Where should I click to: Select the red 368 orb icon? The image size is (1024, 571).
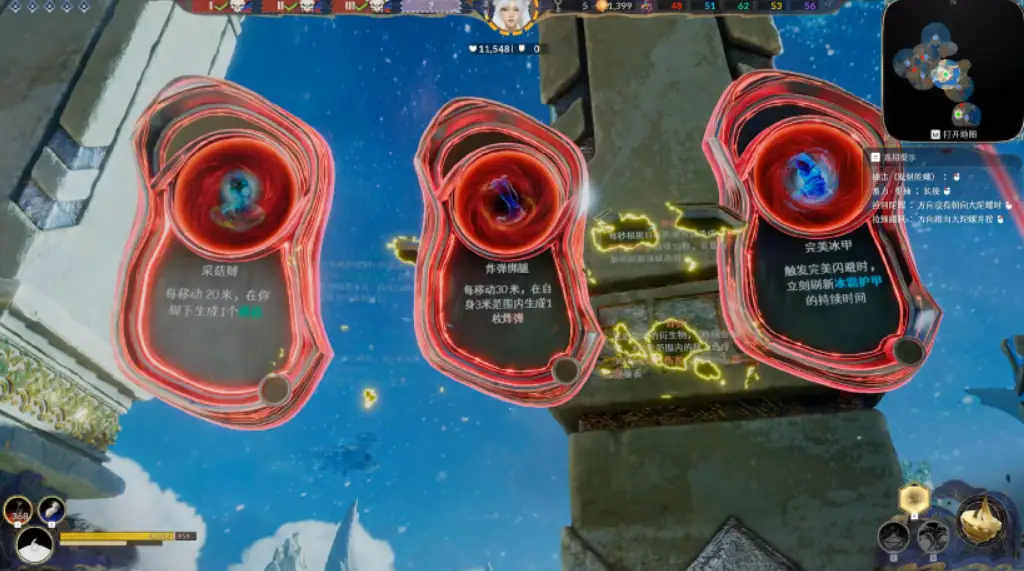coord(19,511)
